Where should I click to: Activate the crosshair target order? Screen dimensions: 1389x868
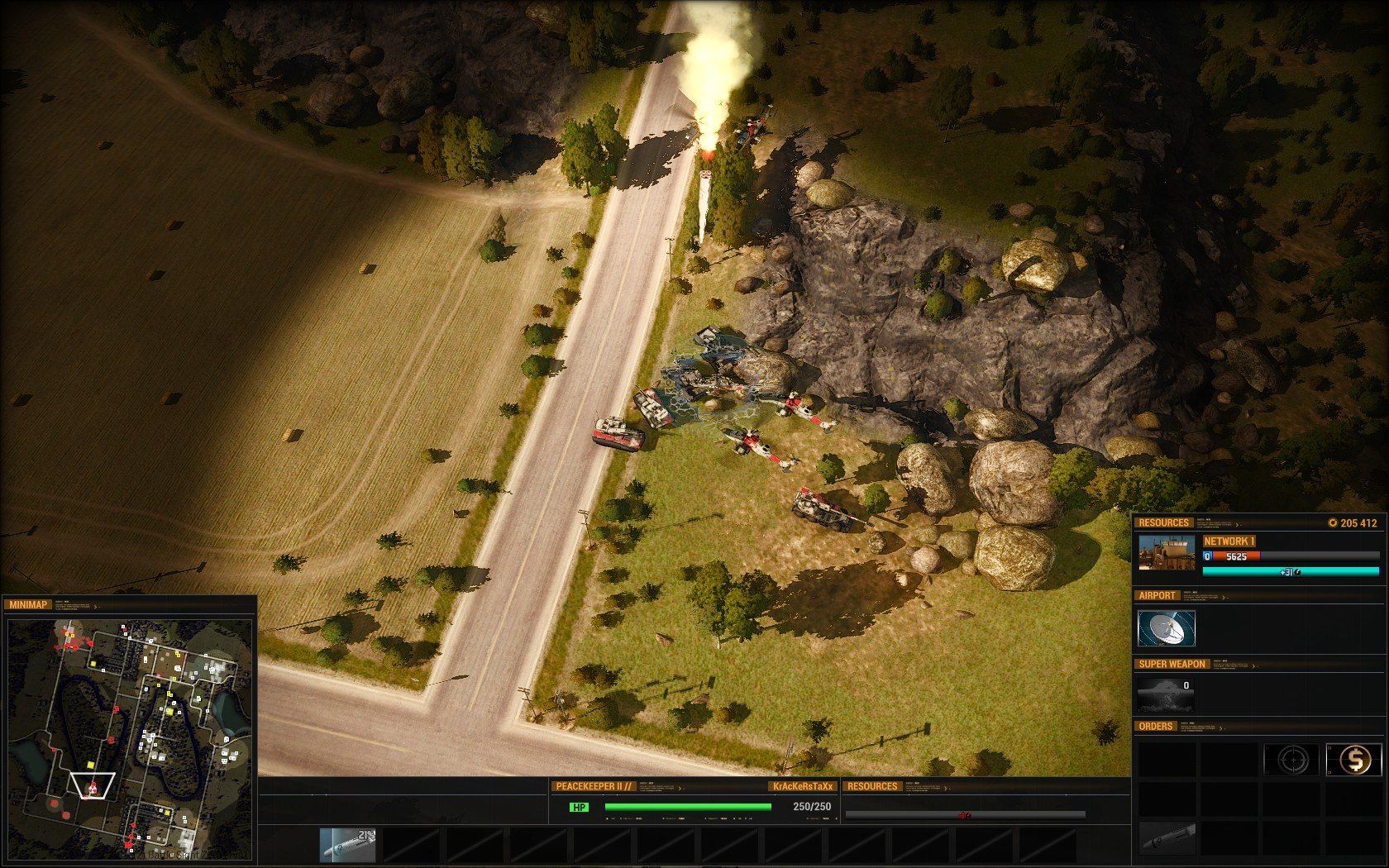click(1291, 760)
